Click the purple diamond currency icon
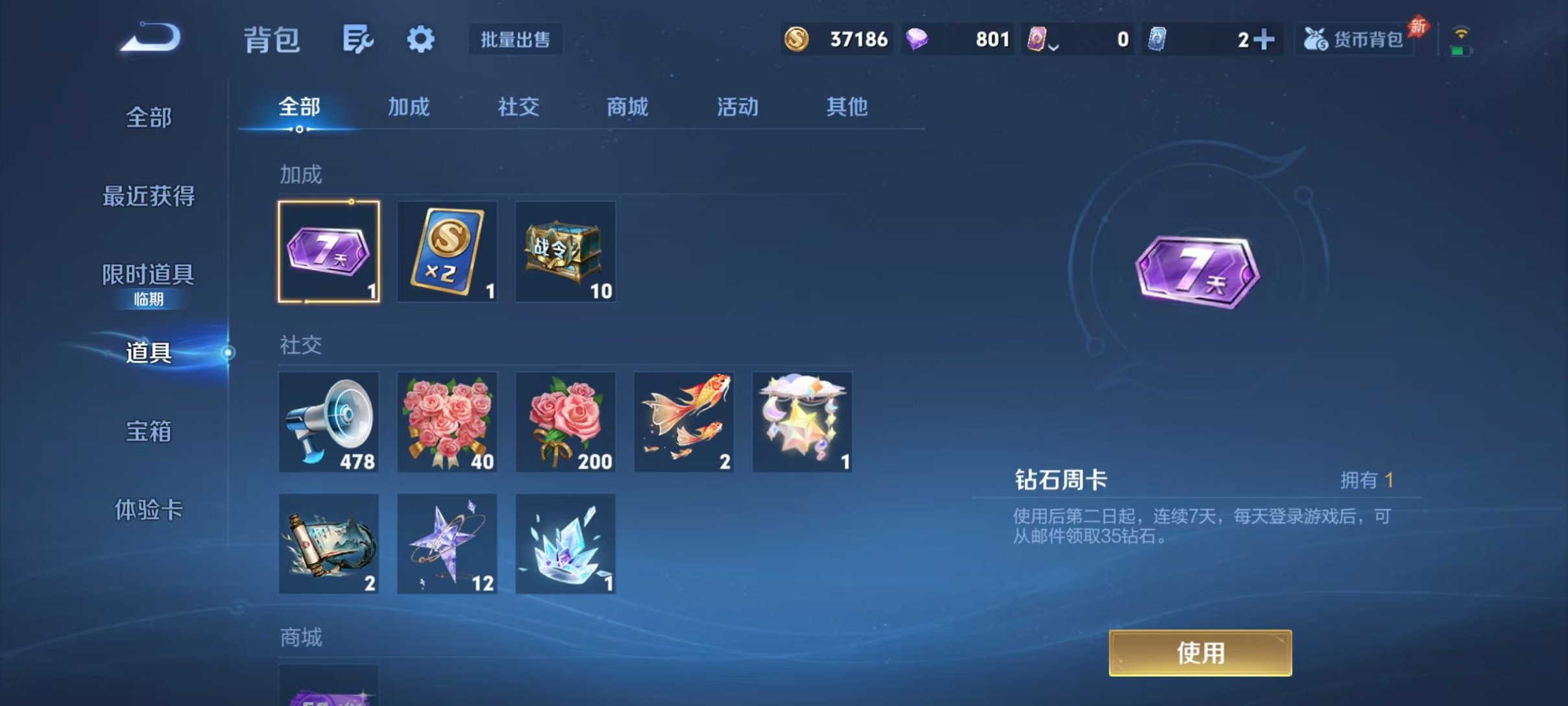 point(921,39)
